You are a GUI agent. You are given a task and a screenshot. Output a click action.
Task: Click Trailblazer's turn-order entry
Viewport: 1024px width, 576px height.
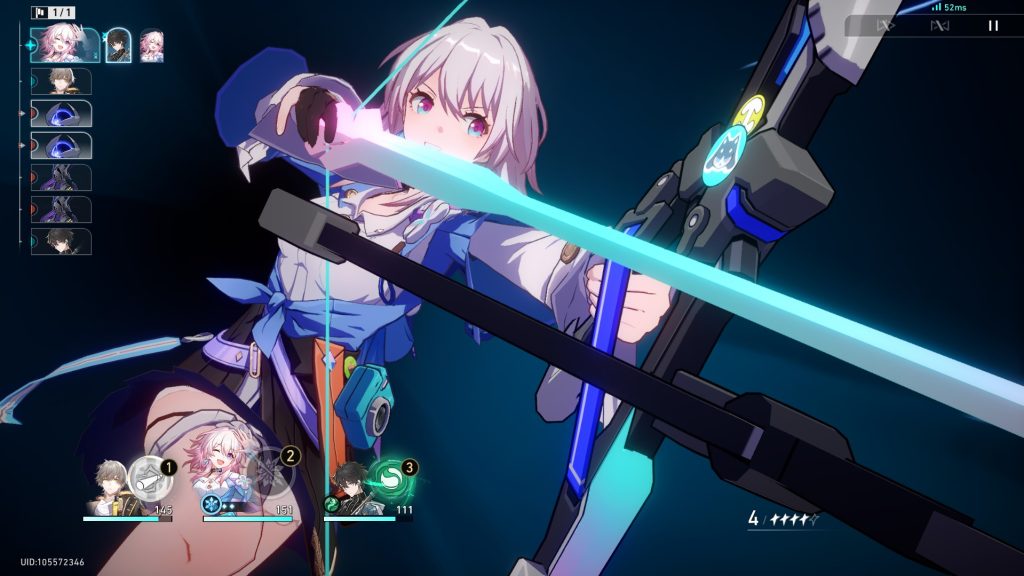coord(62,82)
